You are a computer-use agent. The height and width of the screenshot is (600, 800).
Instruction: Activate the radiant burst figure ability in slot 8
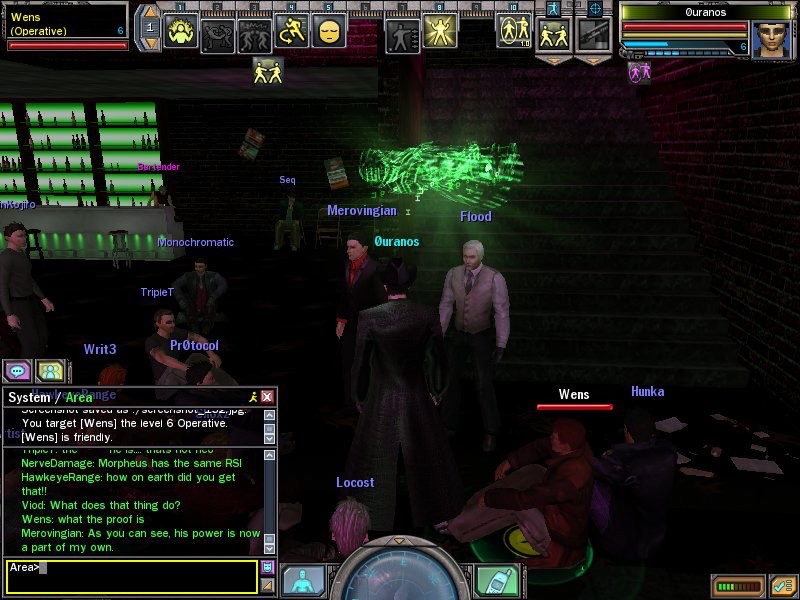(x=439, y=33)
